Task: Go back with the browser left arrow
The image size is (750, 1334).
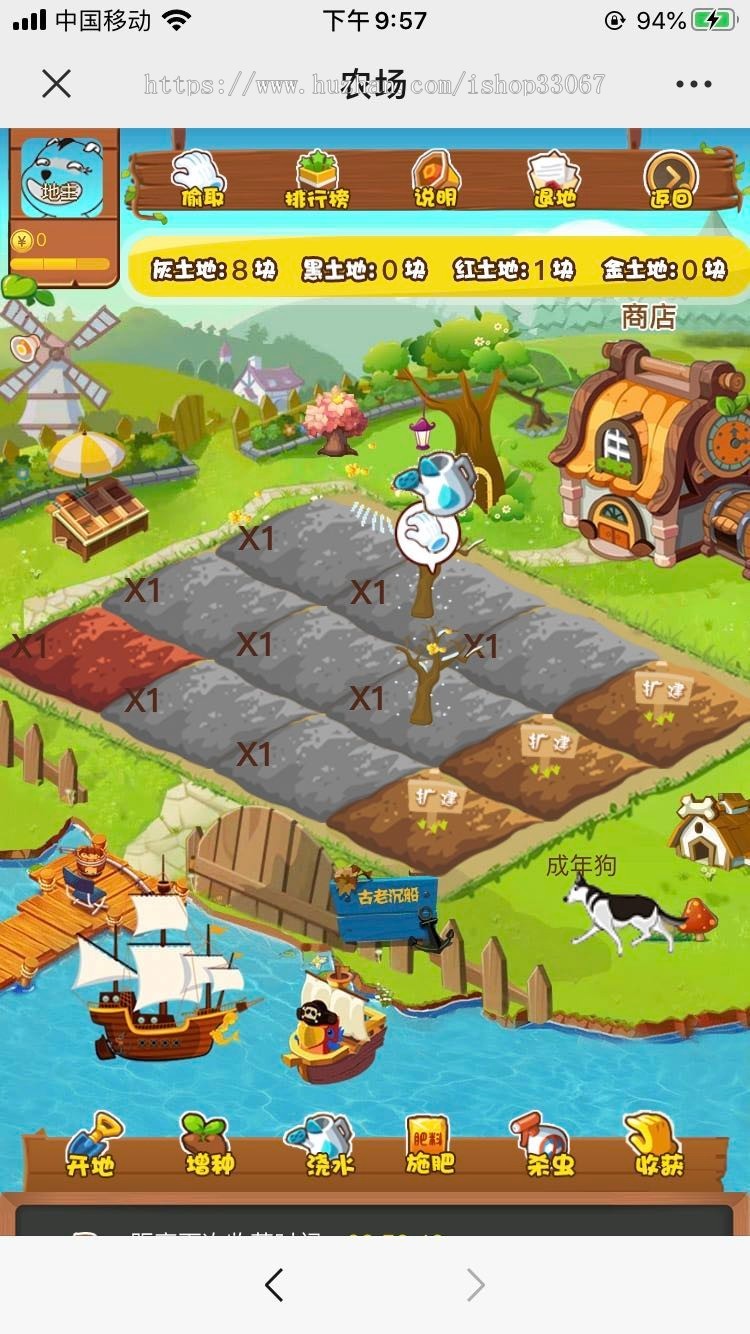Action: (274, 1285)
